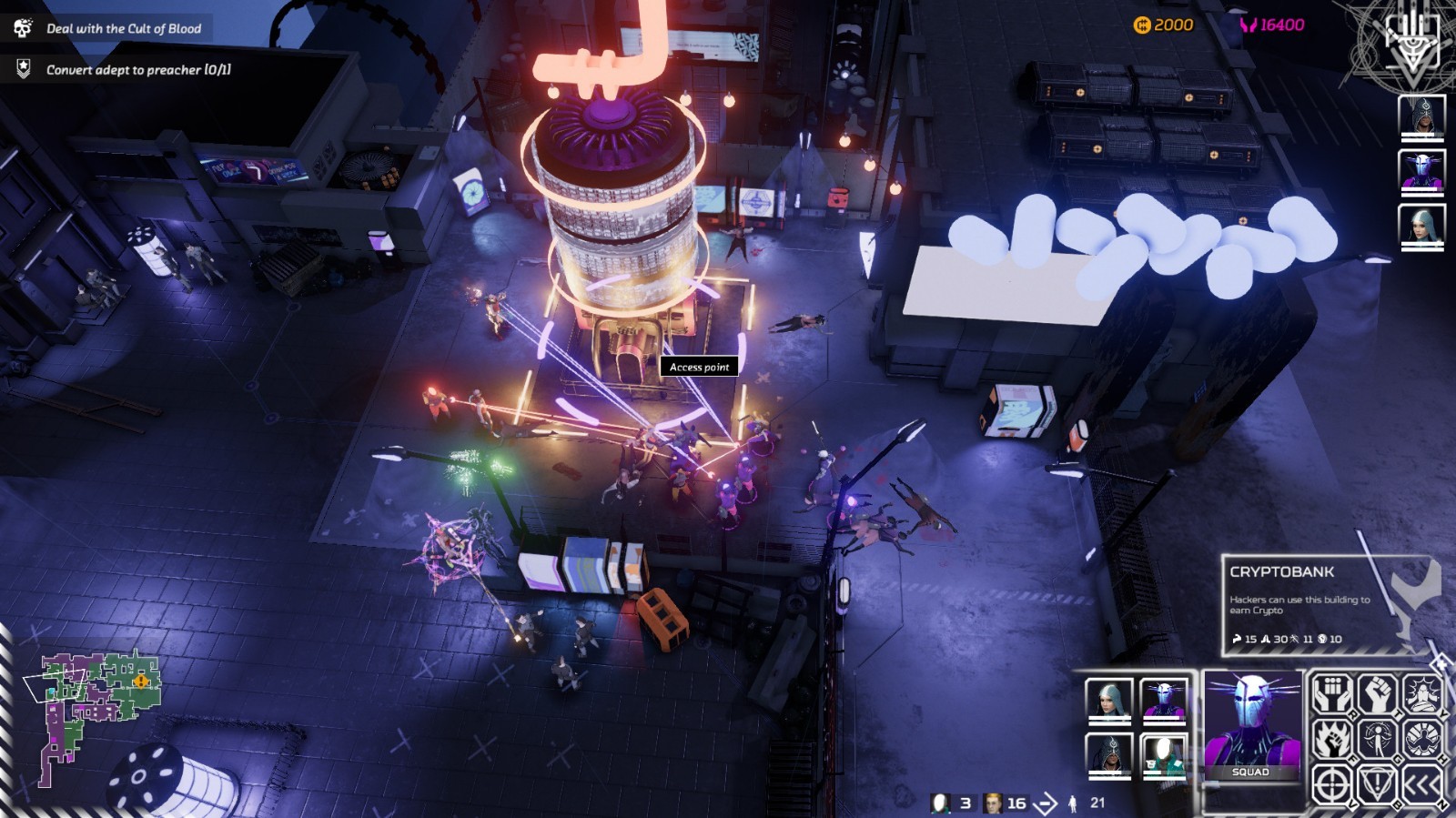Screen dimensions: 1456x818
Task: Select the orange warning marker on minimap
Action: point(141,681)
